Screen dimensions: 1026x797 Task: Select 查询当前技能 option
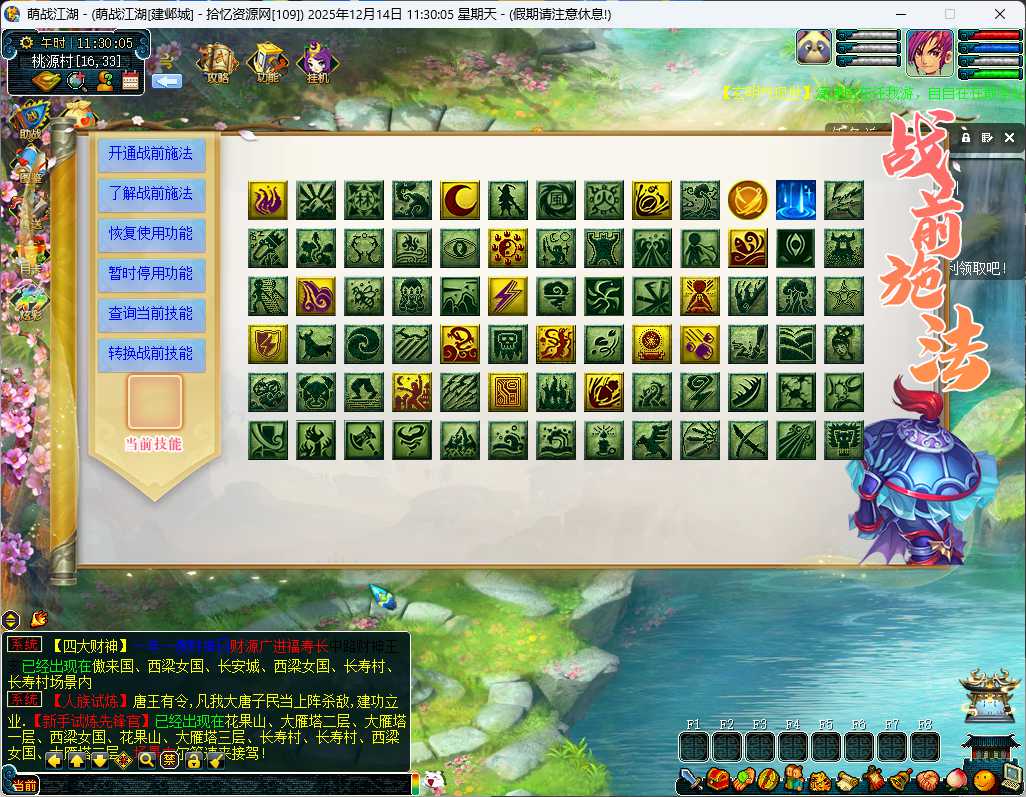point(151,314)
